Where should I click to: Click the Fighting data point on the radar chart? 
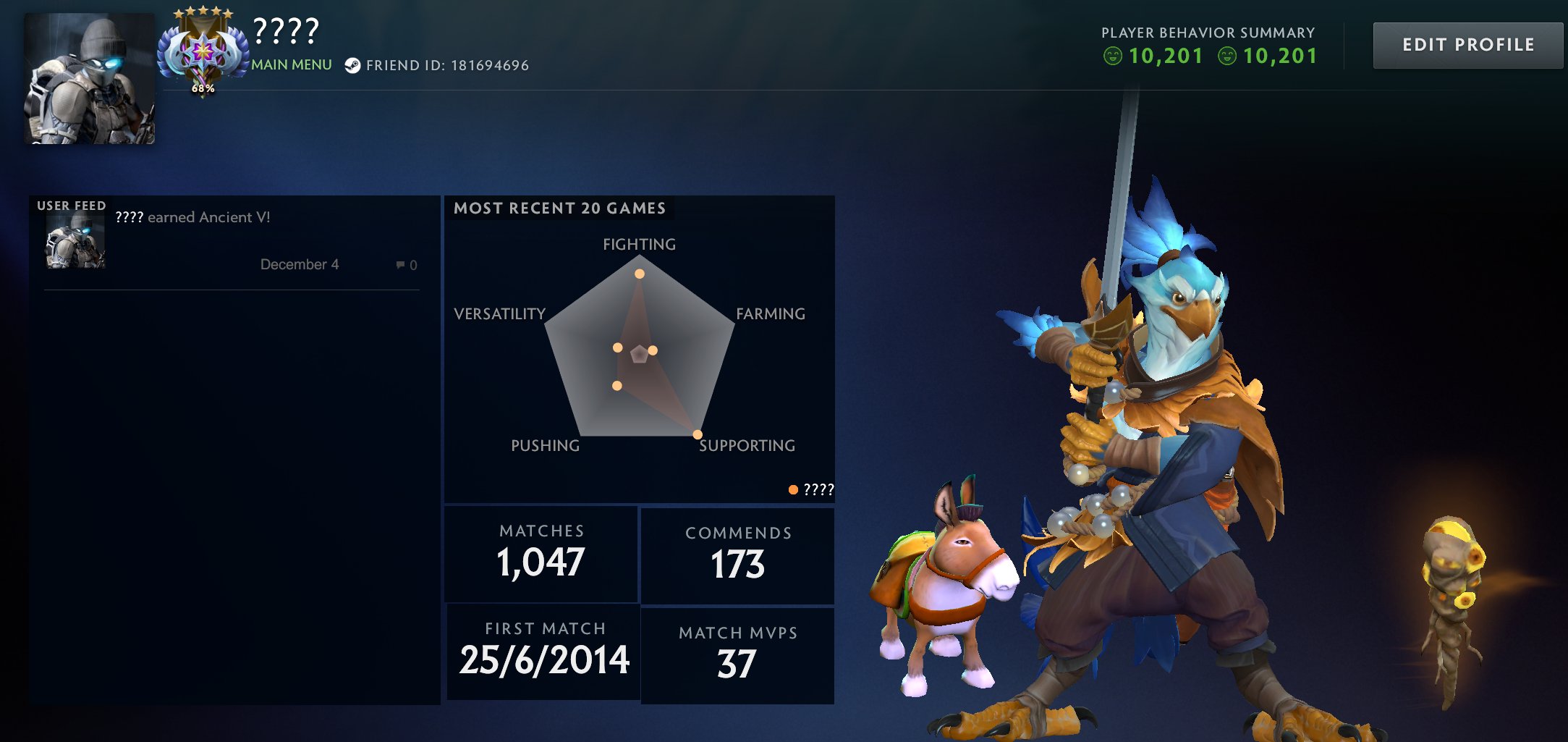coord(640,273)
